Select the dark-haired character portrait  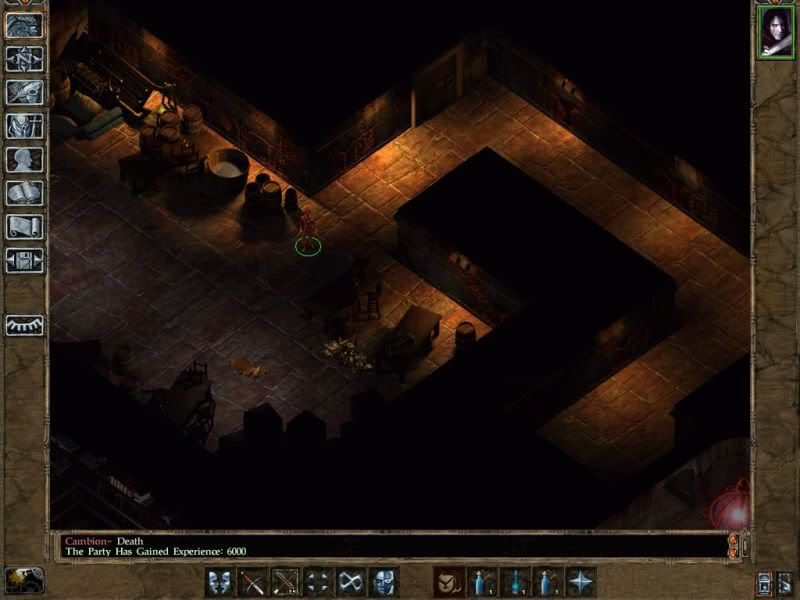click(775, 33)
